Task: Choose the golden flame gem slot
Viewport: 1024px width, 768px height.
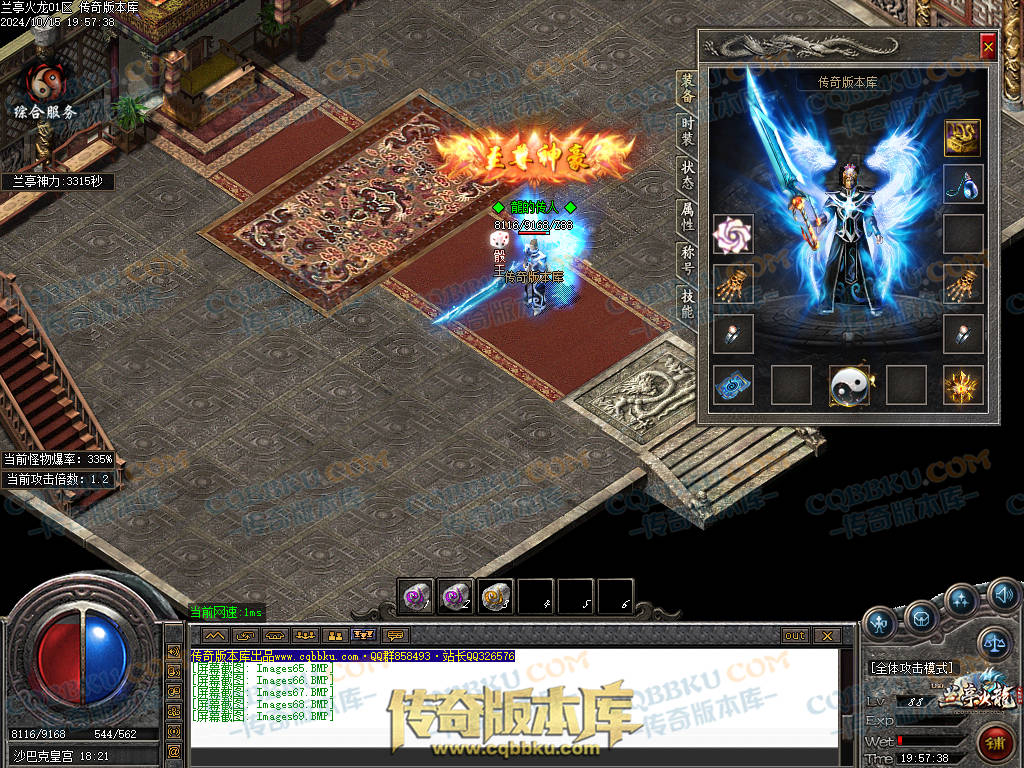Action: click(963, 385)
